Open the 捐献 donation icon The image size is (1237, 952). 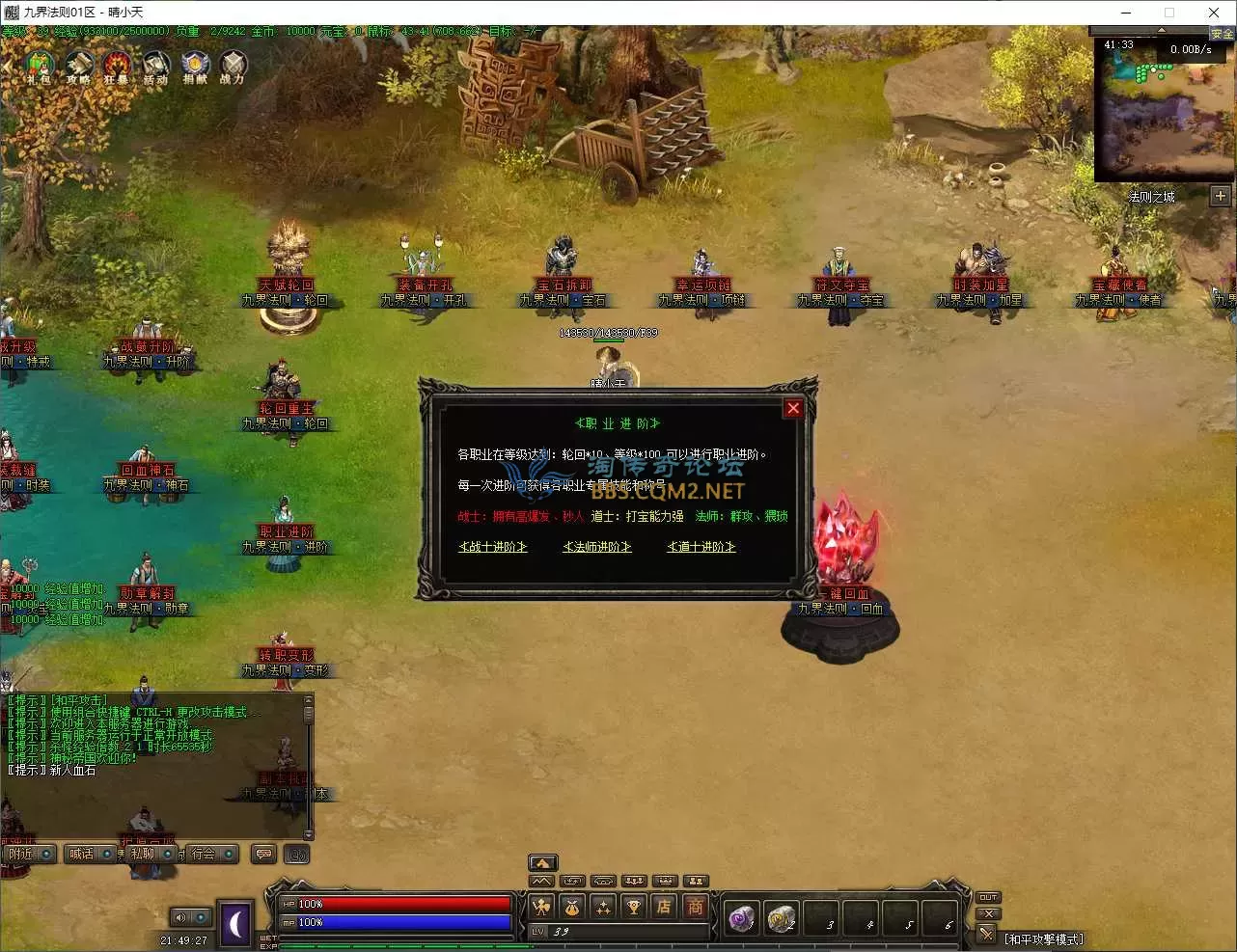[195, 66]
